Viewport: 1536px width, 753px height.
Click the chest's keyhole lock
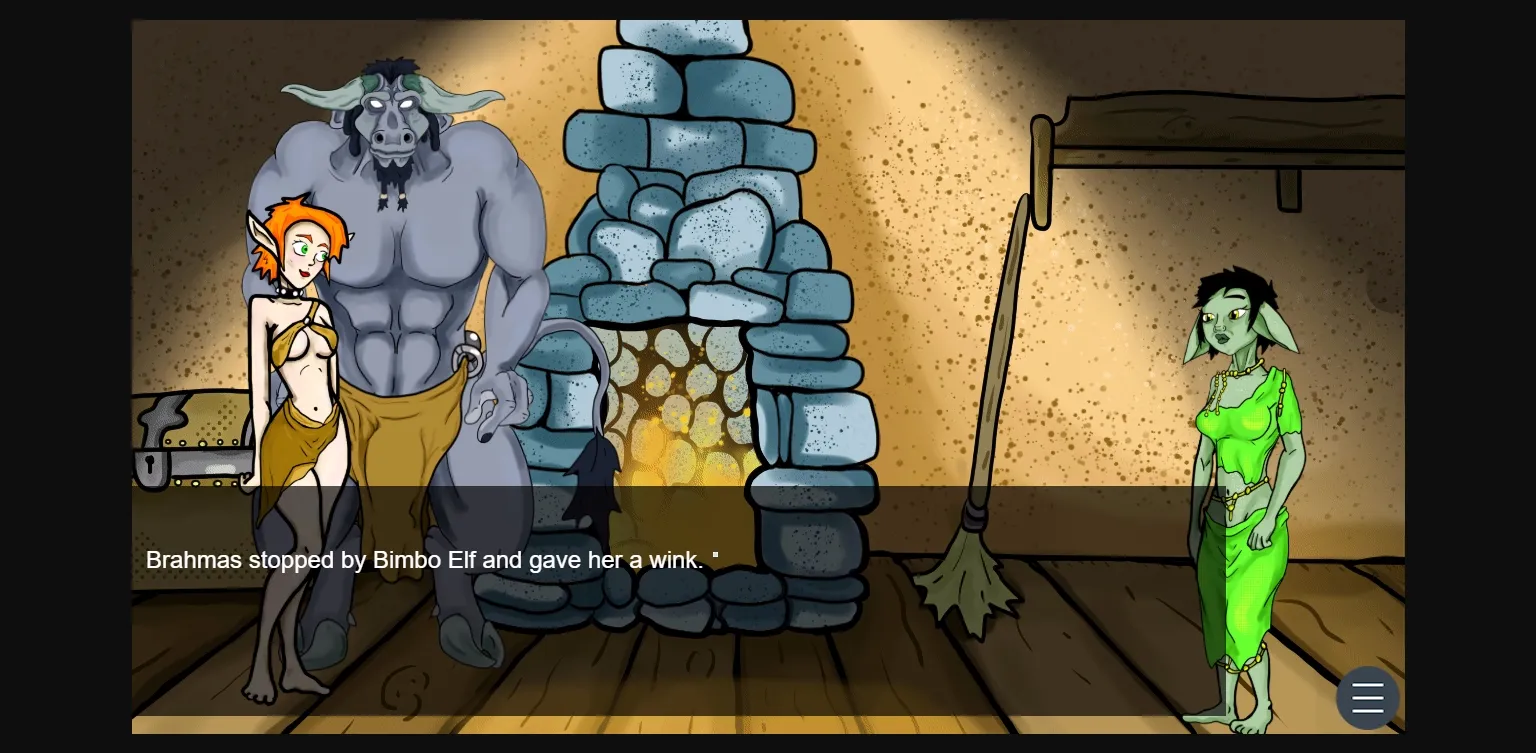(152, 466)
